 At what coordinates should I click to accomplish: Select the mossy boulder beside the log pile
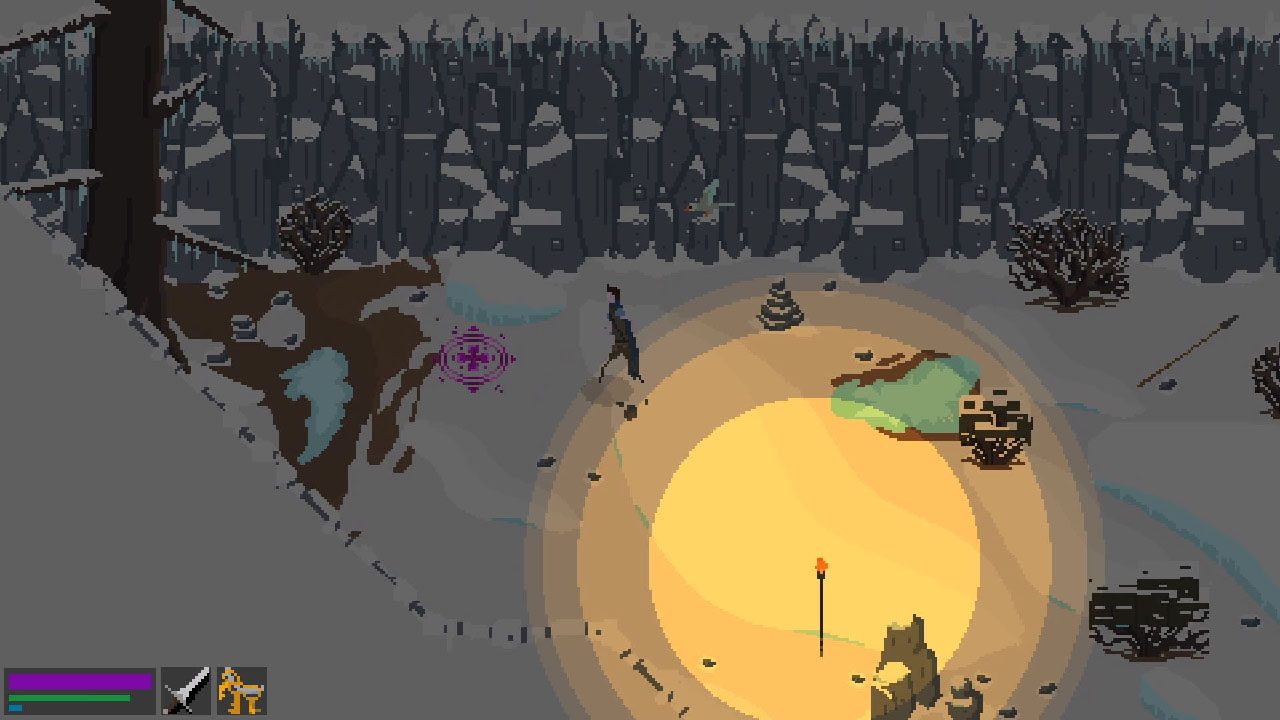point(900,390)
